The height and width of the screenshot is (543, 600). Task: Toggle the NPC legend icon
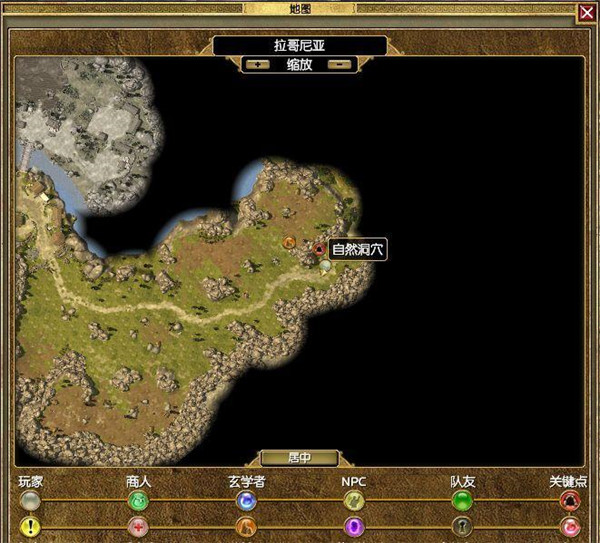pyautogui.click(x=354, y=499)
